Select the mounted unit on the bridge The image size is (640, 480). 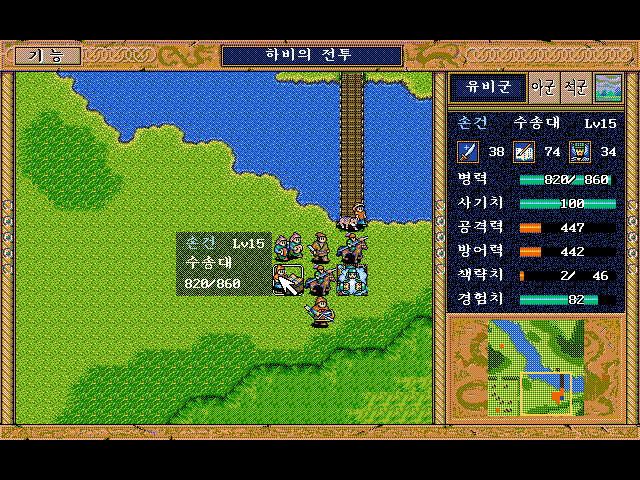pyautogui.click(x=352, y=215)
